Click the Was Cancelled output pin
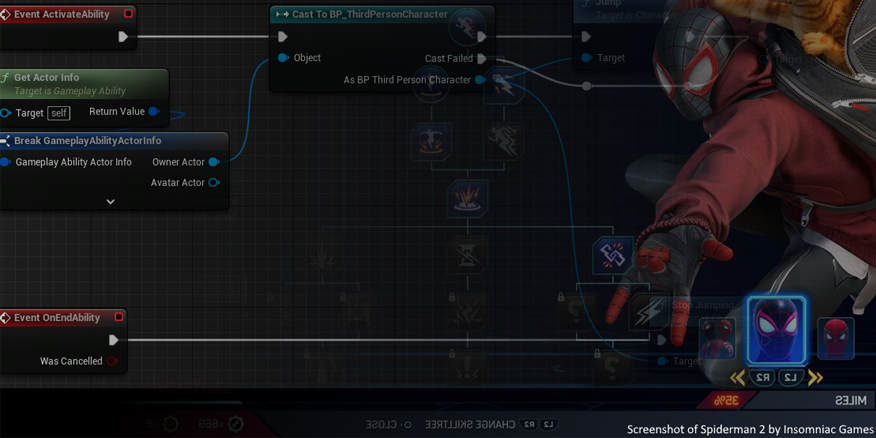Screen dimensions: 876x438 [x=113, y=361]
